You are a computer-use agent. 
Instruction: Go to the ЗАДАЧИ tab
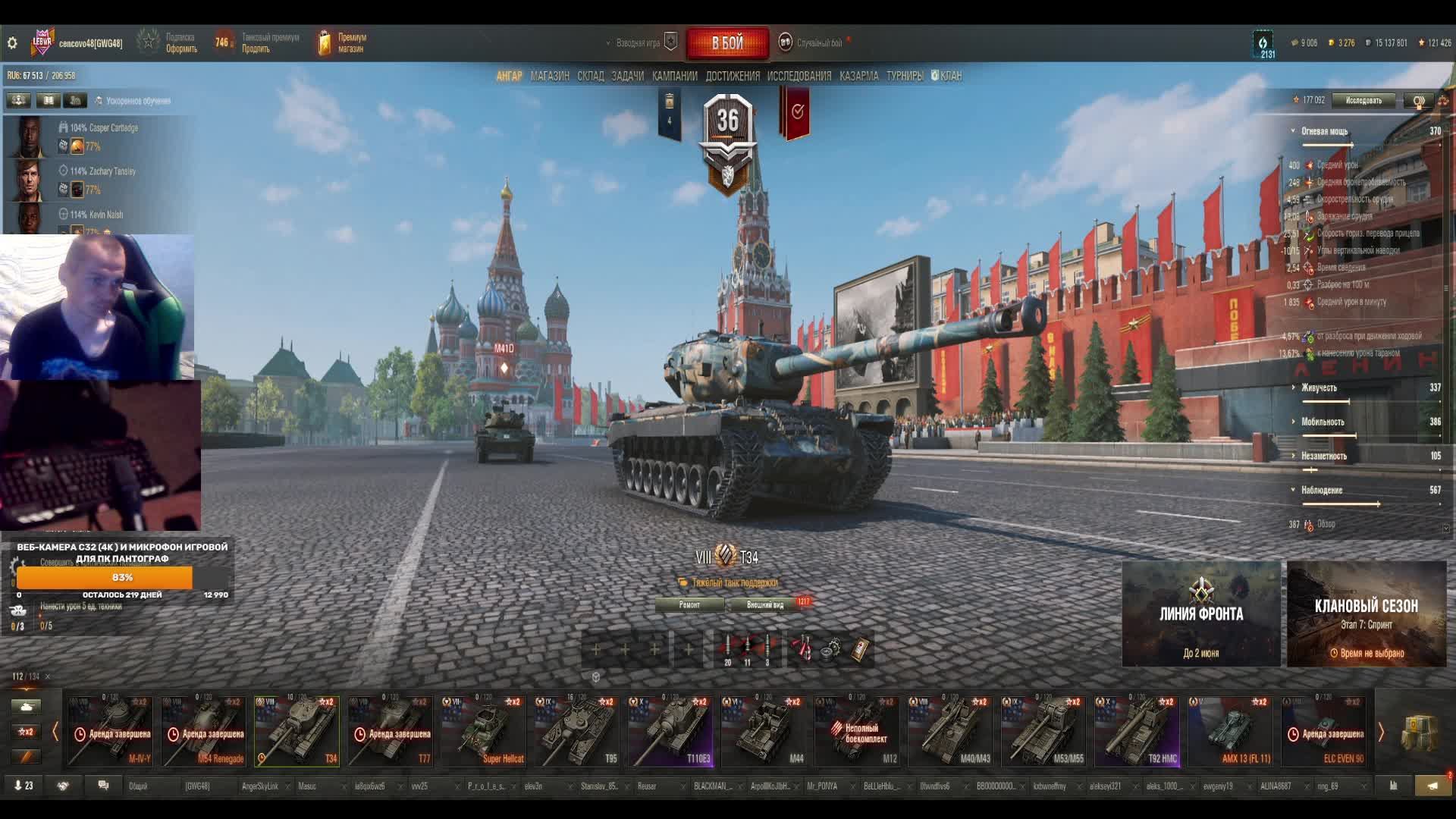(627, 76)
